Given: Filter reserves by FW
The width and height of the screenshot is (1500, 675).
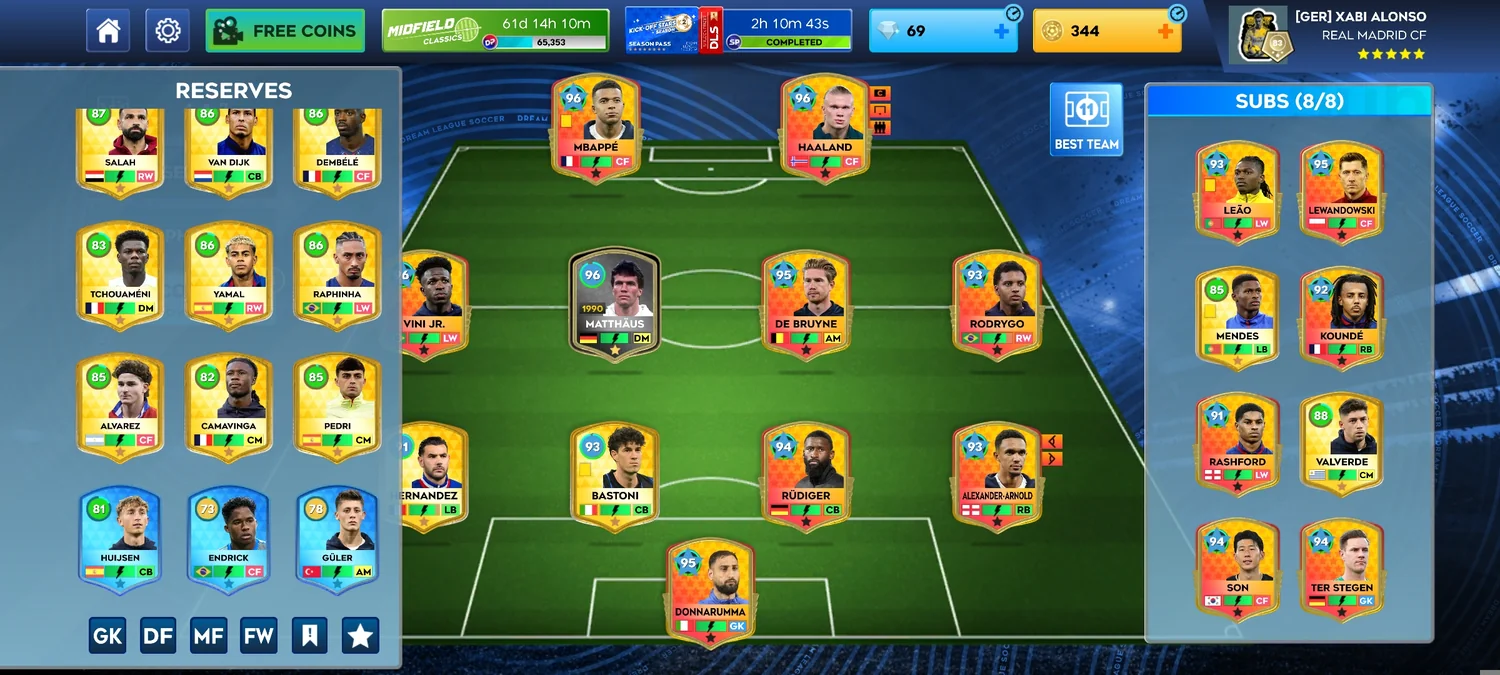Looking at the screenshot, I should [258, 635].
